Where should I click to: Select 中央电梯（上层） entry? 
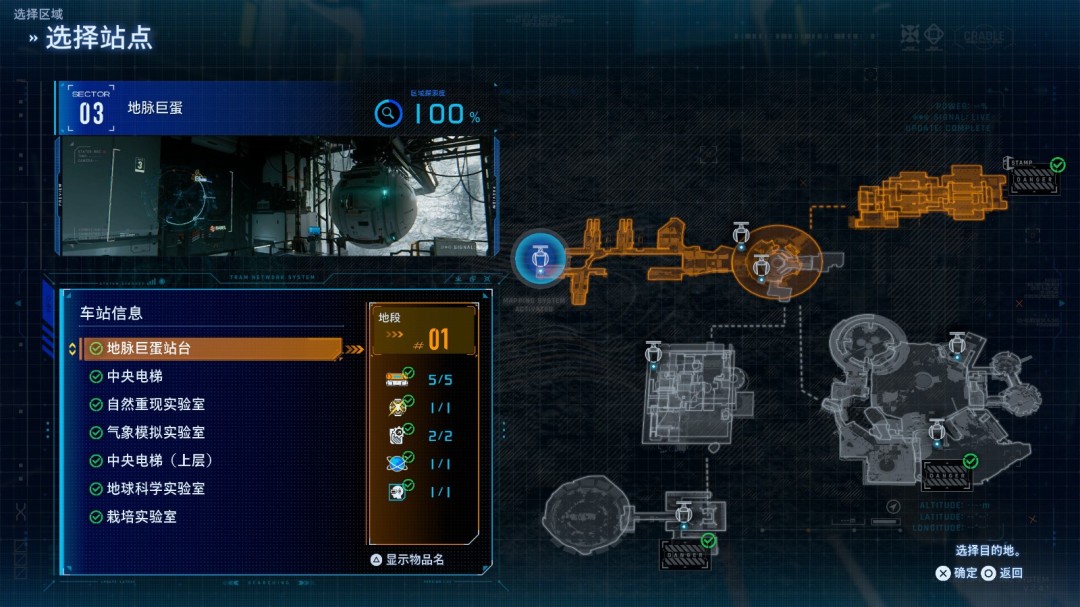click(159, 461)
